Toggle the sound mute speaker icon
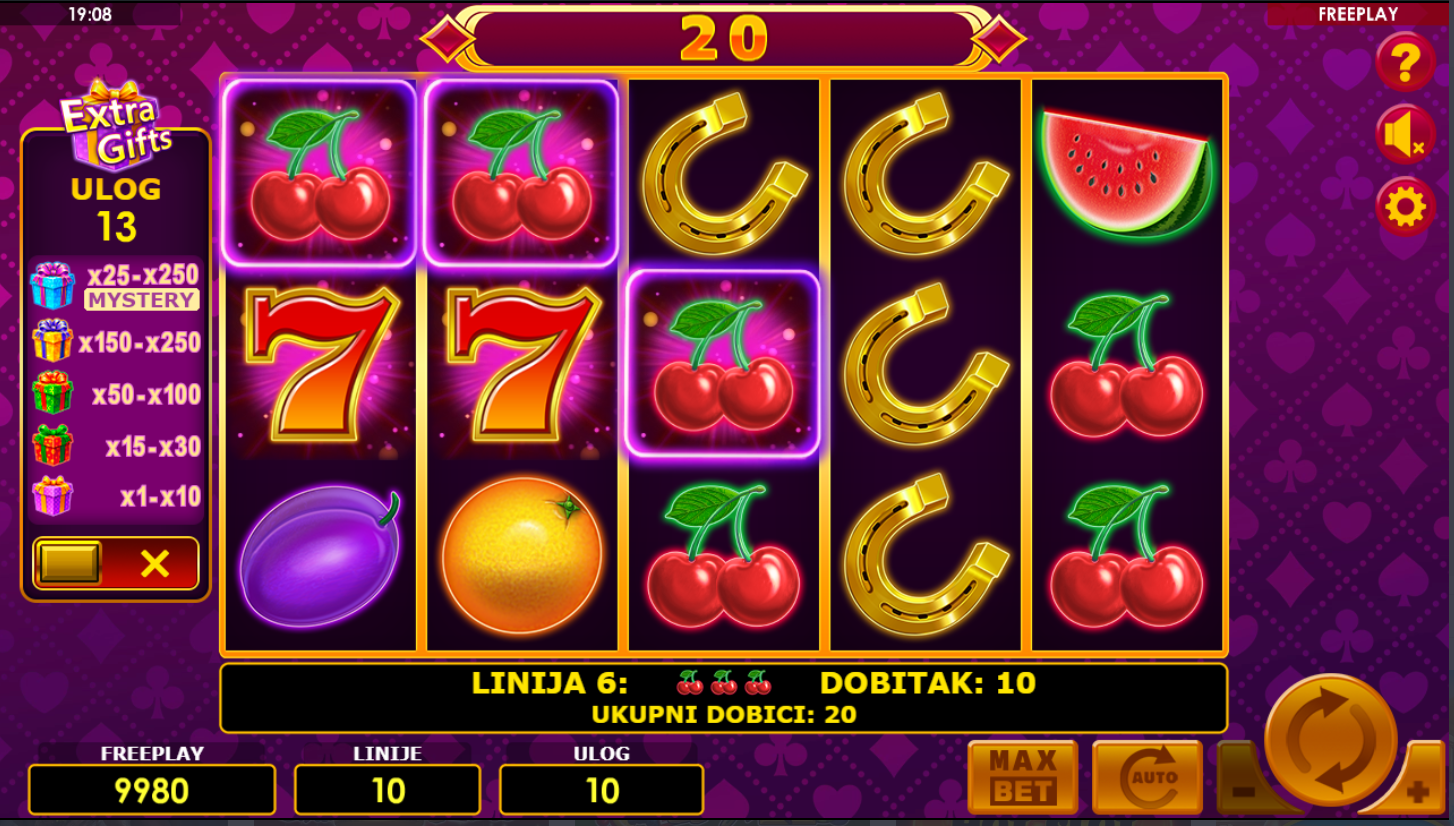This screenshot has height=826, width=1454. click(x=1405, y=135)
